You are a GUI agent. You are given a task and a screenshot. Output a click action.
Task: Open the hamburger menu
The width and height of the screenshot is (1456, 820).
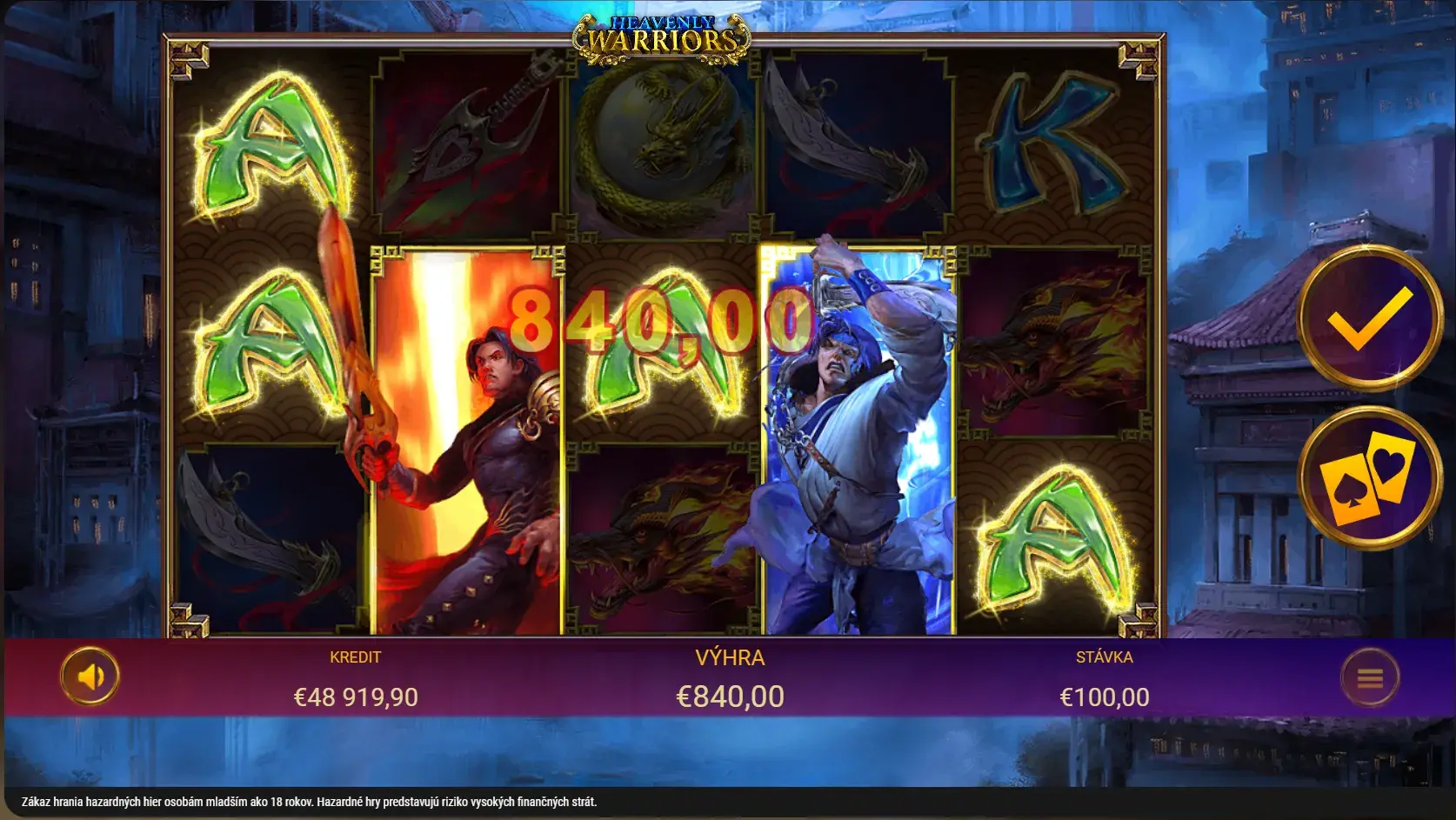pos(1370,677)
